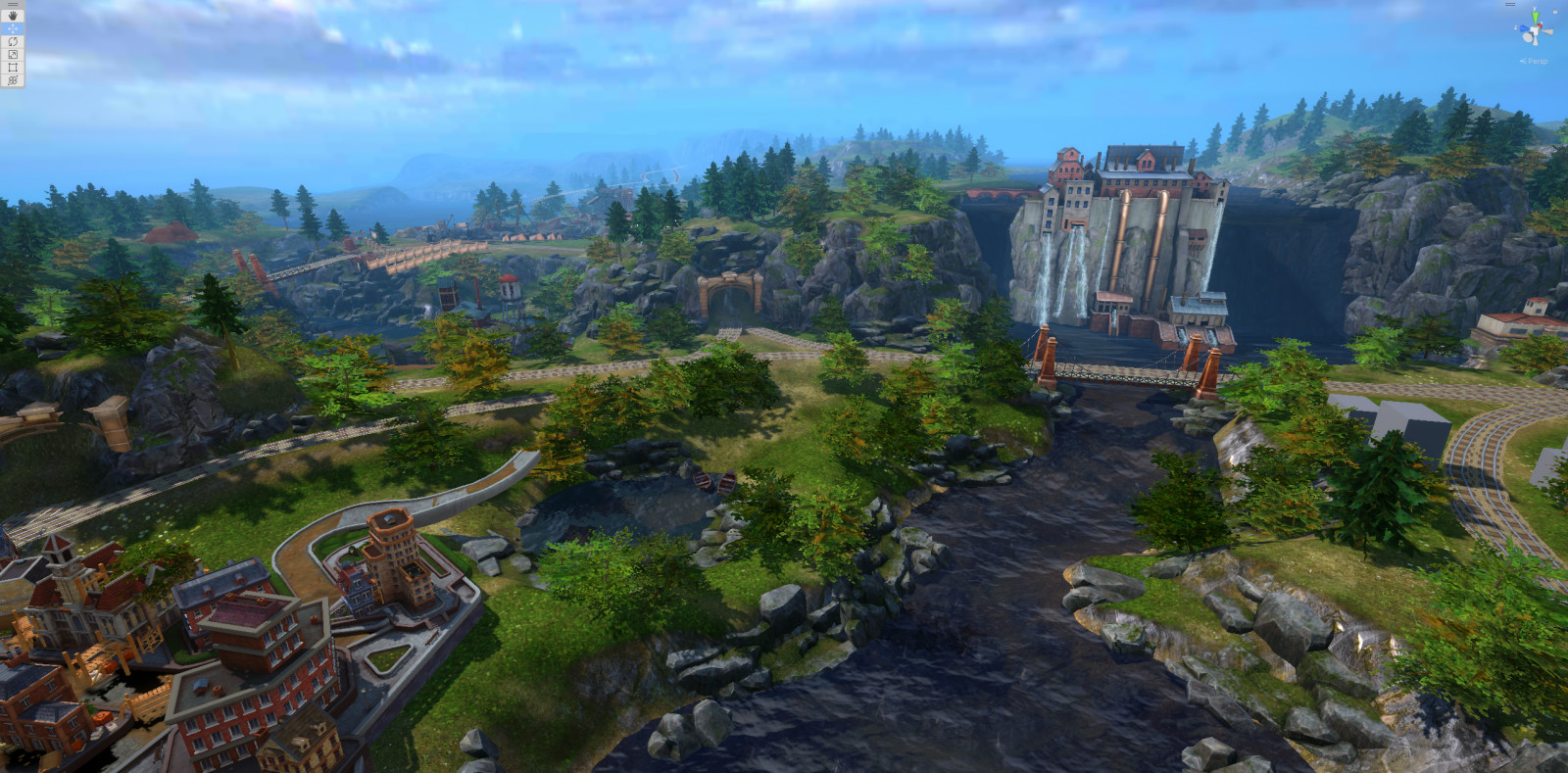Toggle the Persp projection label
This screenshot has height=773, width=1568.
click(x=1536, y=61)
